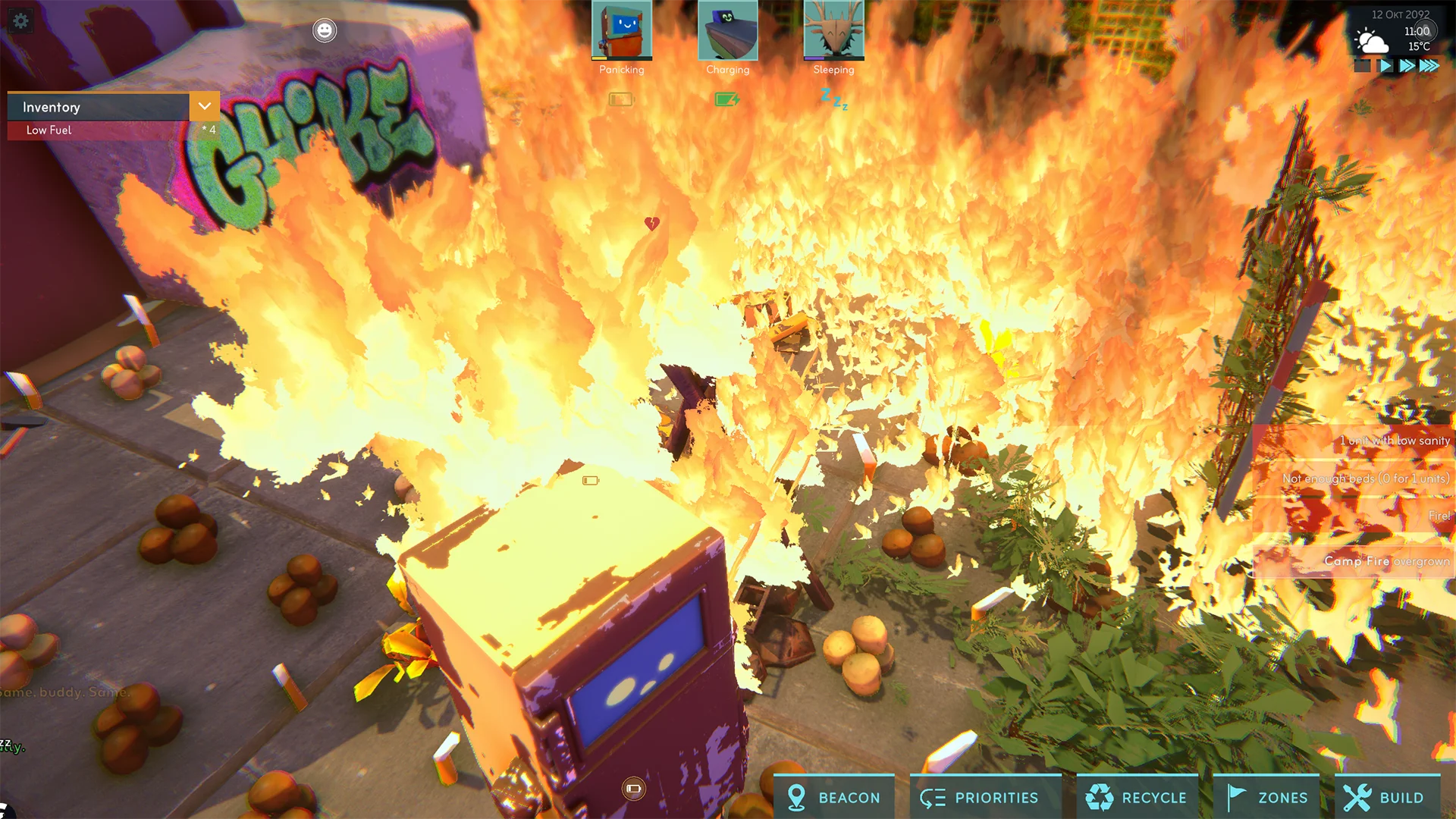The width and height of the screenshot is (1456, 819).
Task: Open the gear settings menu
Action: pos(20,20)
